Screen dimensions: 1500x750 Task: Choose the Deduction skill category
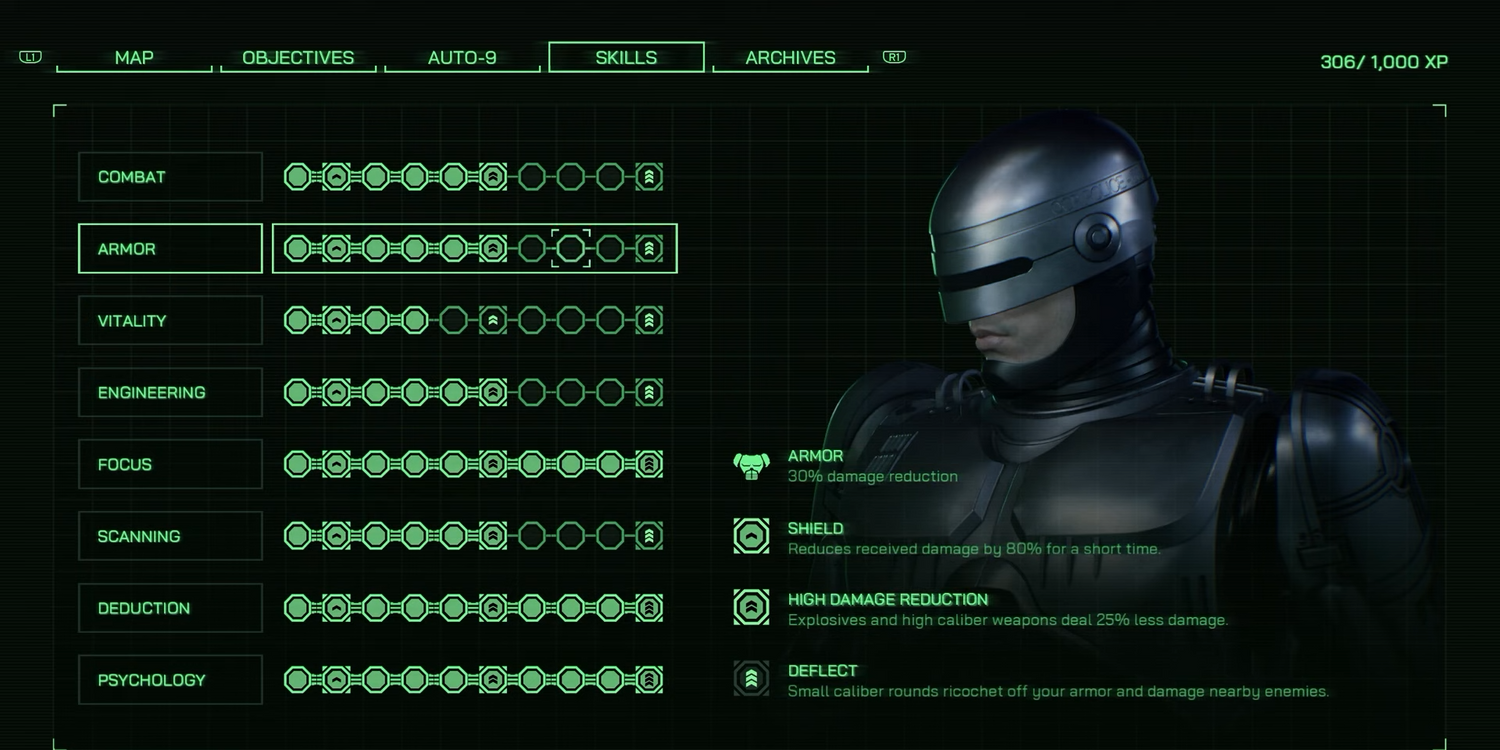(170, 608)
